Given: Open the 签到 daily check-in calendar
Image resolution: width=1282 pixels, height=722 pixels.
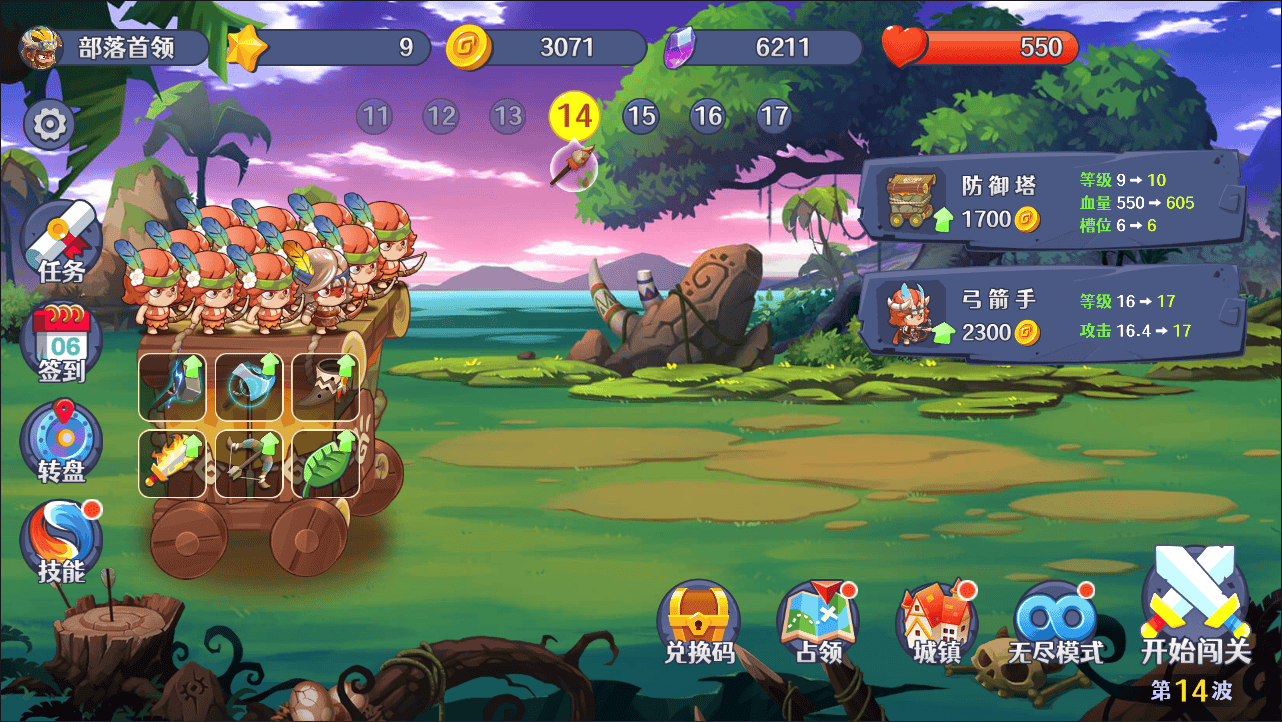Looking at the screenshot, I should click(x=61, y=344).
